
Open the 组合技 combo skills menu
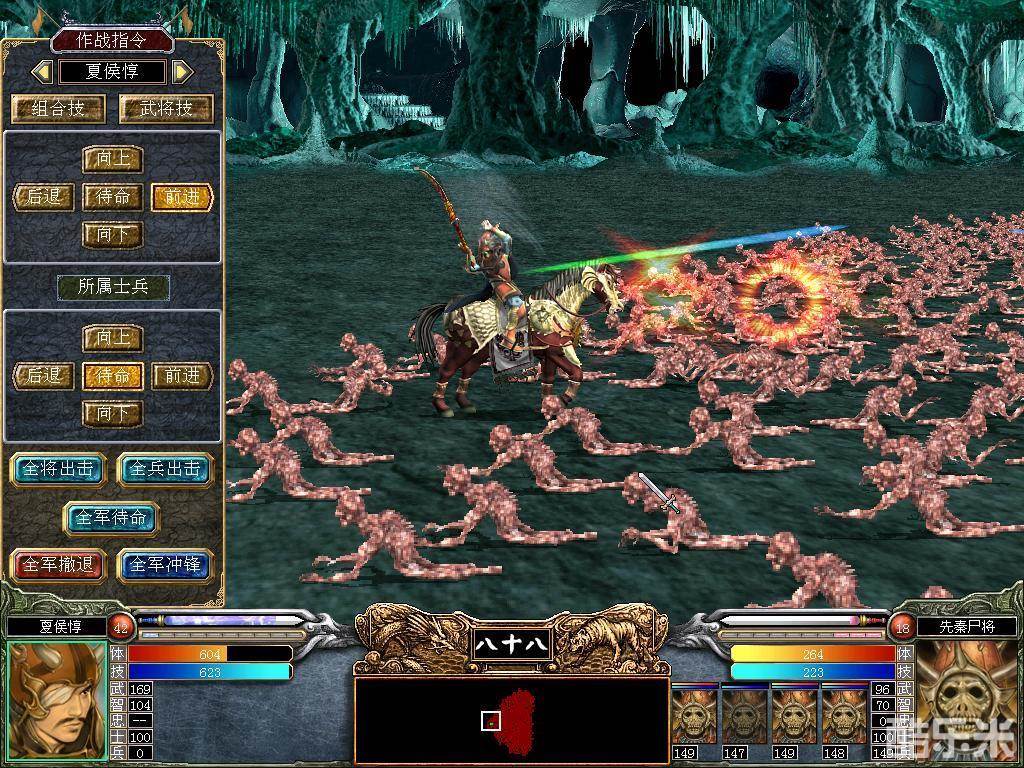(x=59, y=109)
